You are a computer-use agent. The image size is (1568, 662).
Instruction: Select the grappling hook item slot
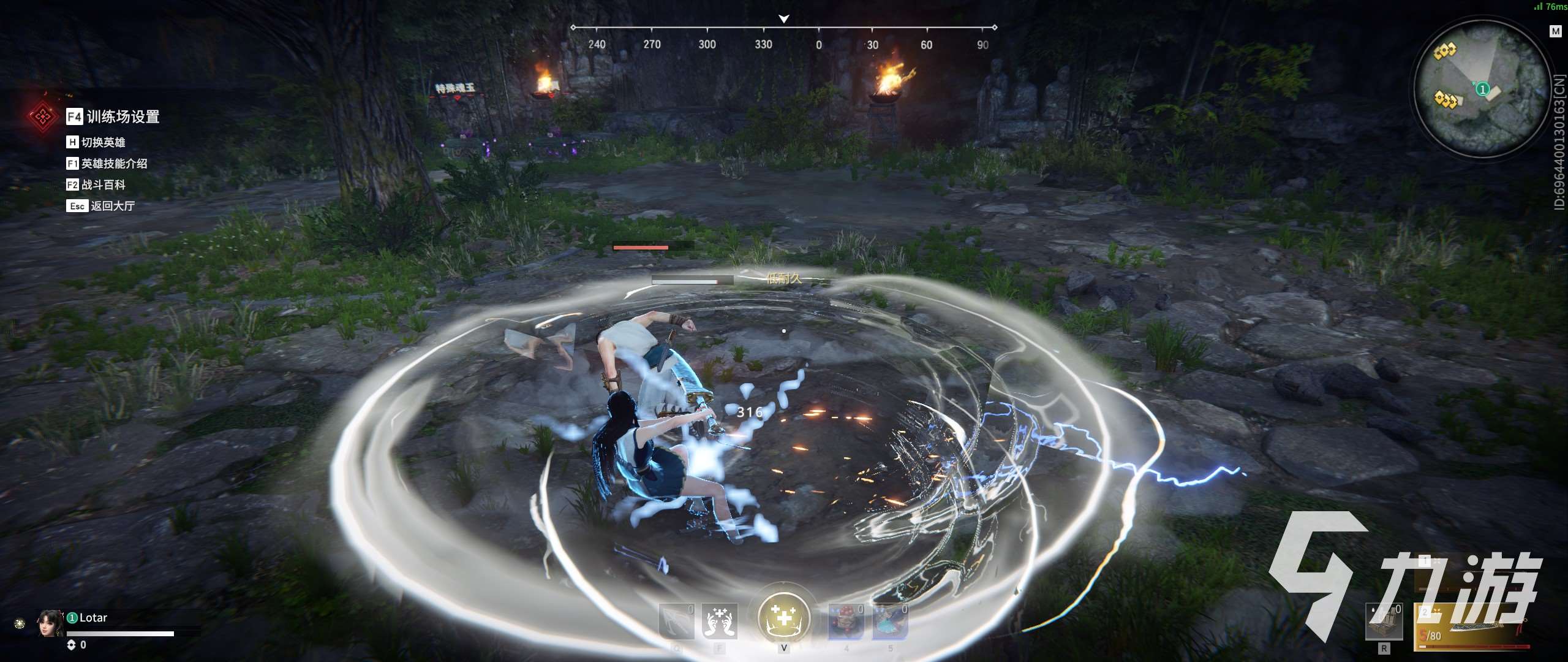coord(676,621)
